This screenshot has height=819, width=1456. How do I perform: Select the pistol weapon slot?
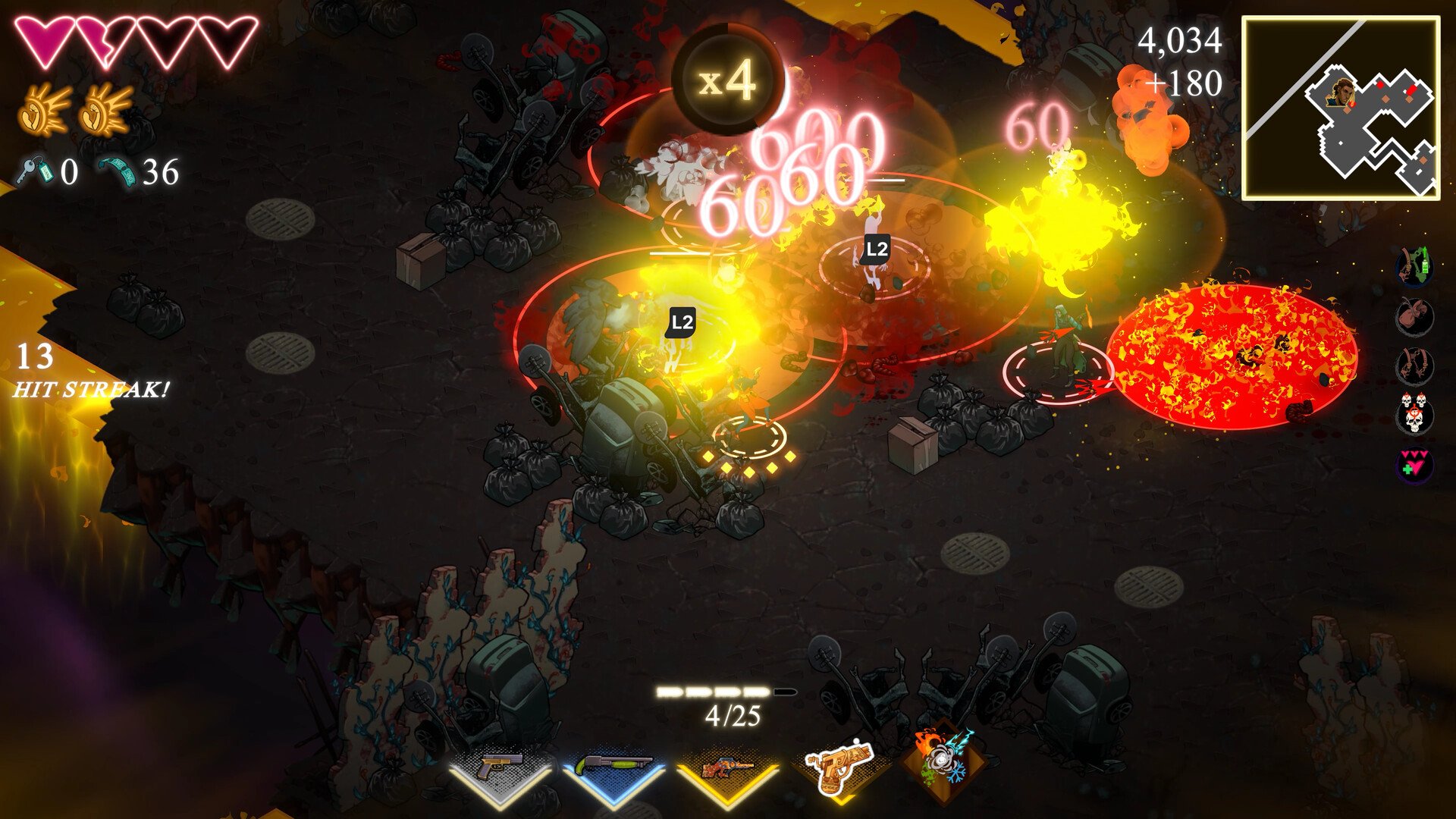(500, 767)
